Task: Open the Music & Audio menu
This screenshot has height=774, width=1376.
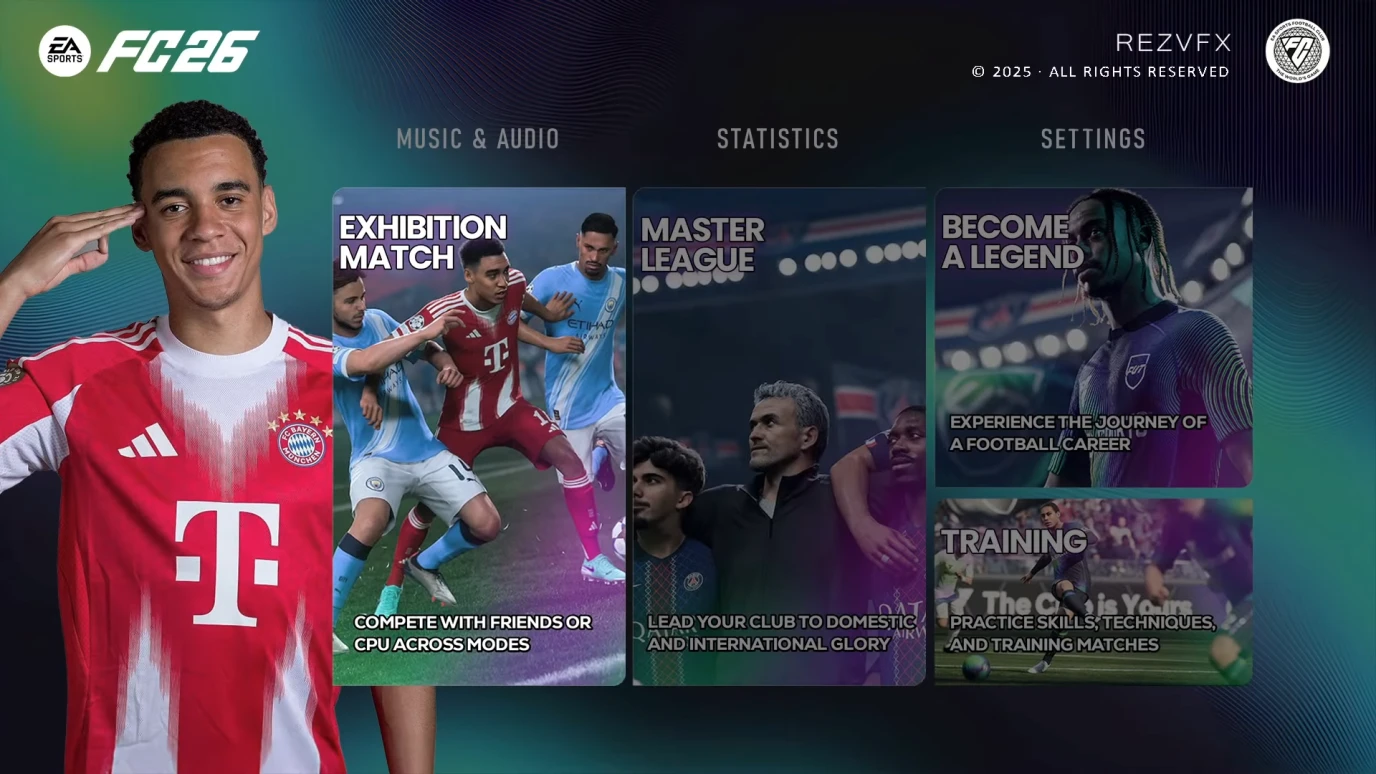Action: point(478,139)
